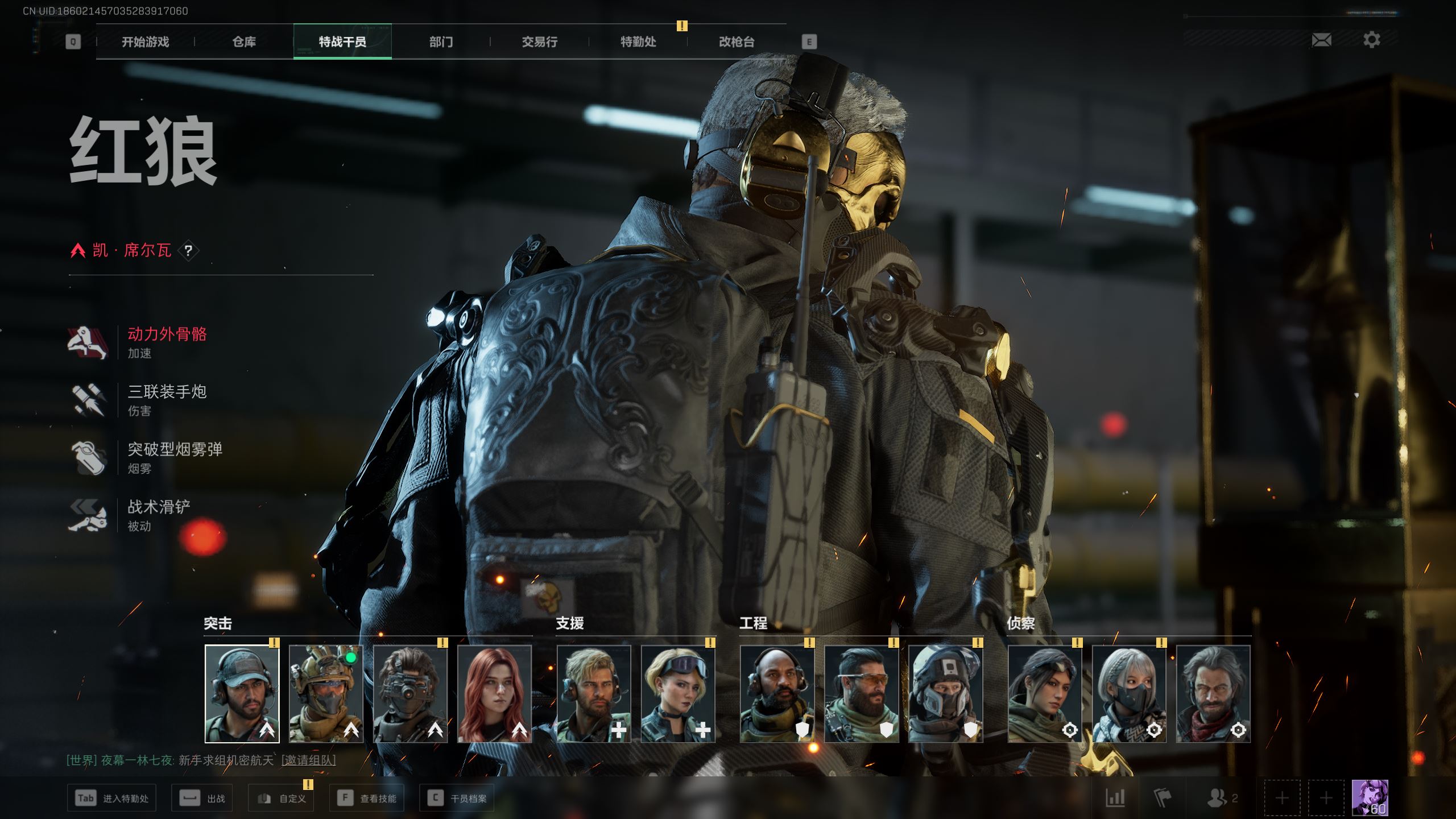Open the 自定义 customization button

[282, 799]
